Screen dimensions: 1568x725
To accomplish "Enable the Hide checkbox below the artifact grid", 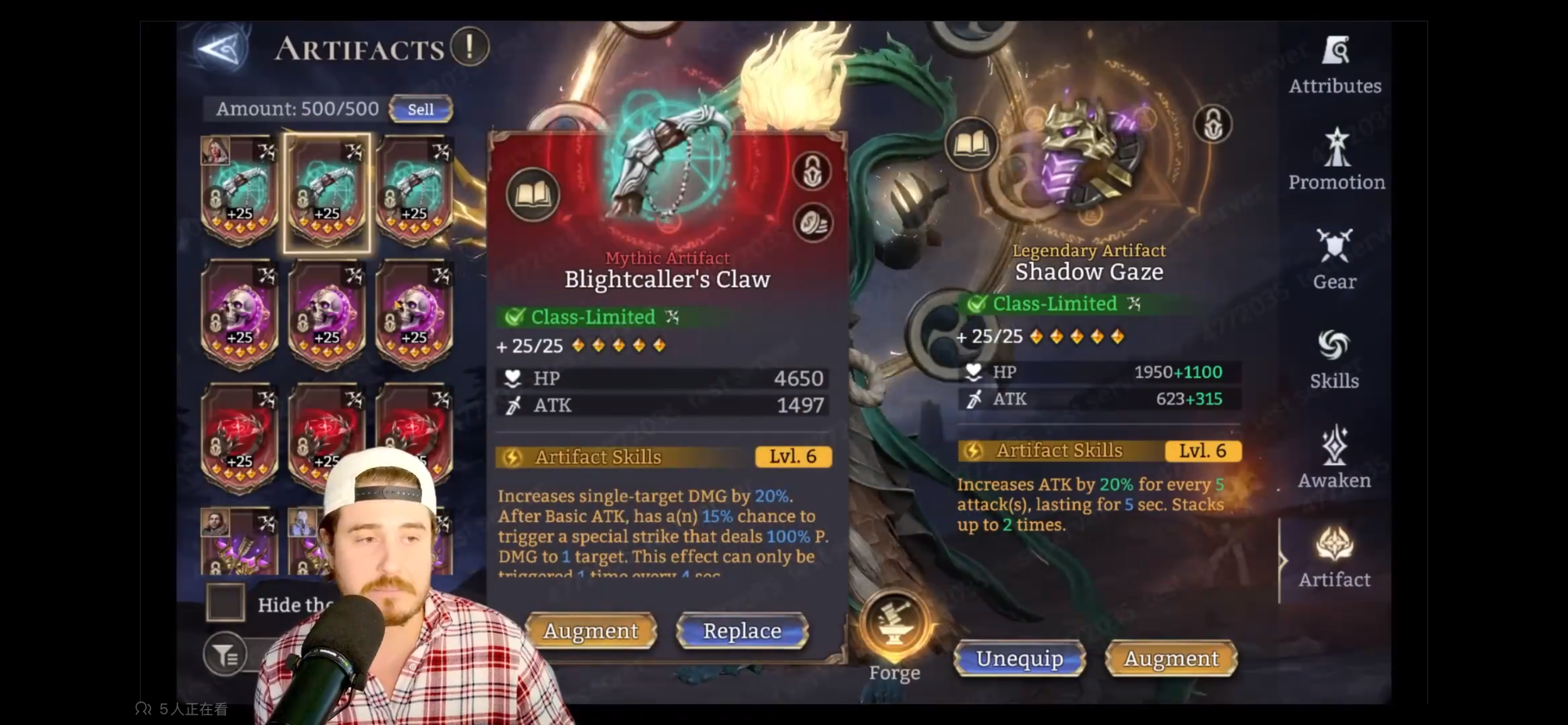I will coord(225,603).
